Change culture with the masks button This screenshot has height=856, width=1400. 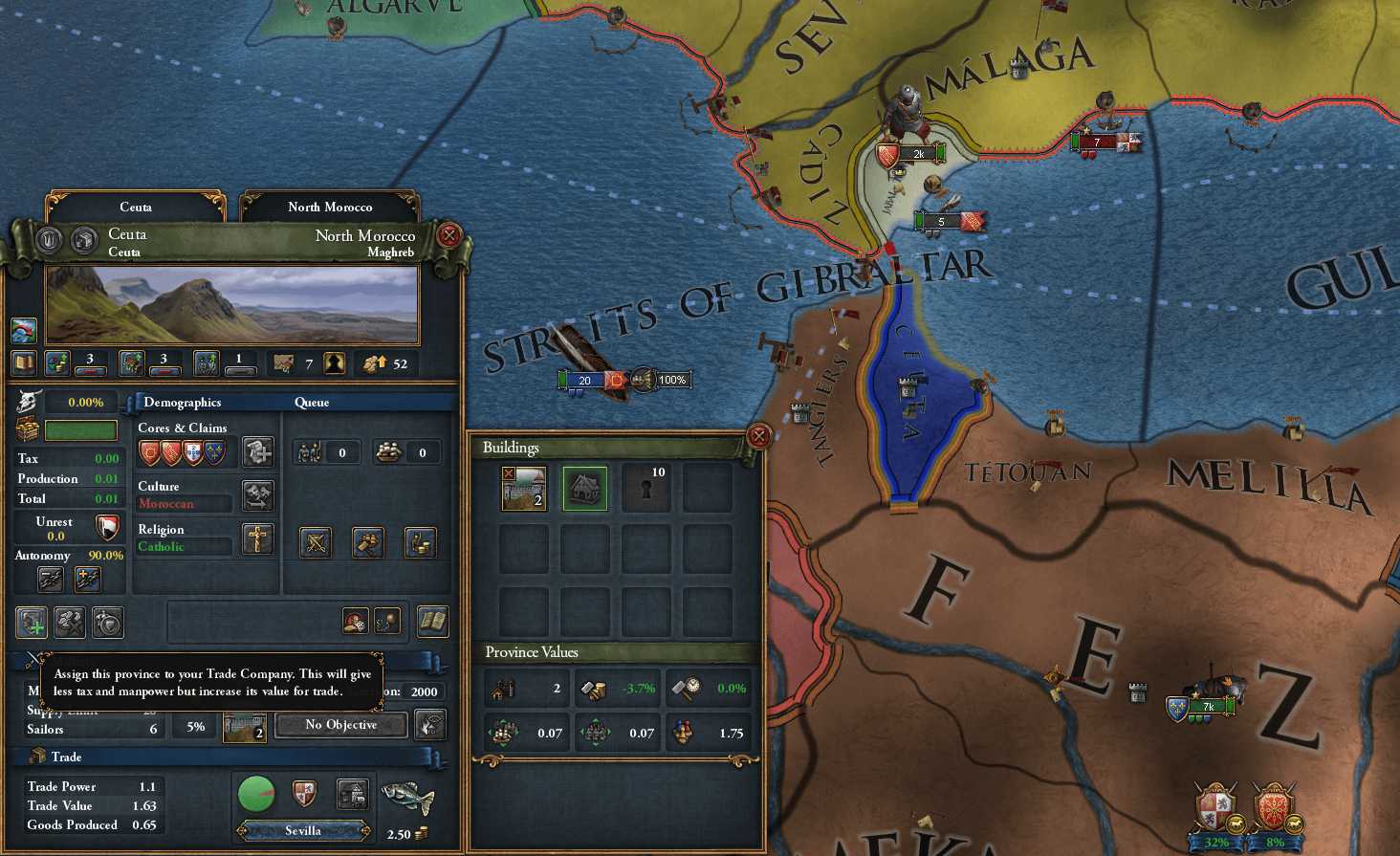[257, 494]
